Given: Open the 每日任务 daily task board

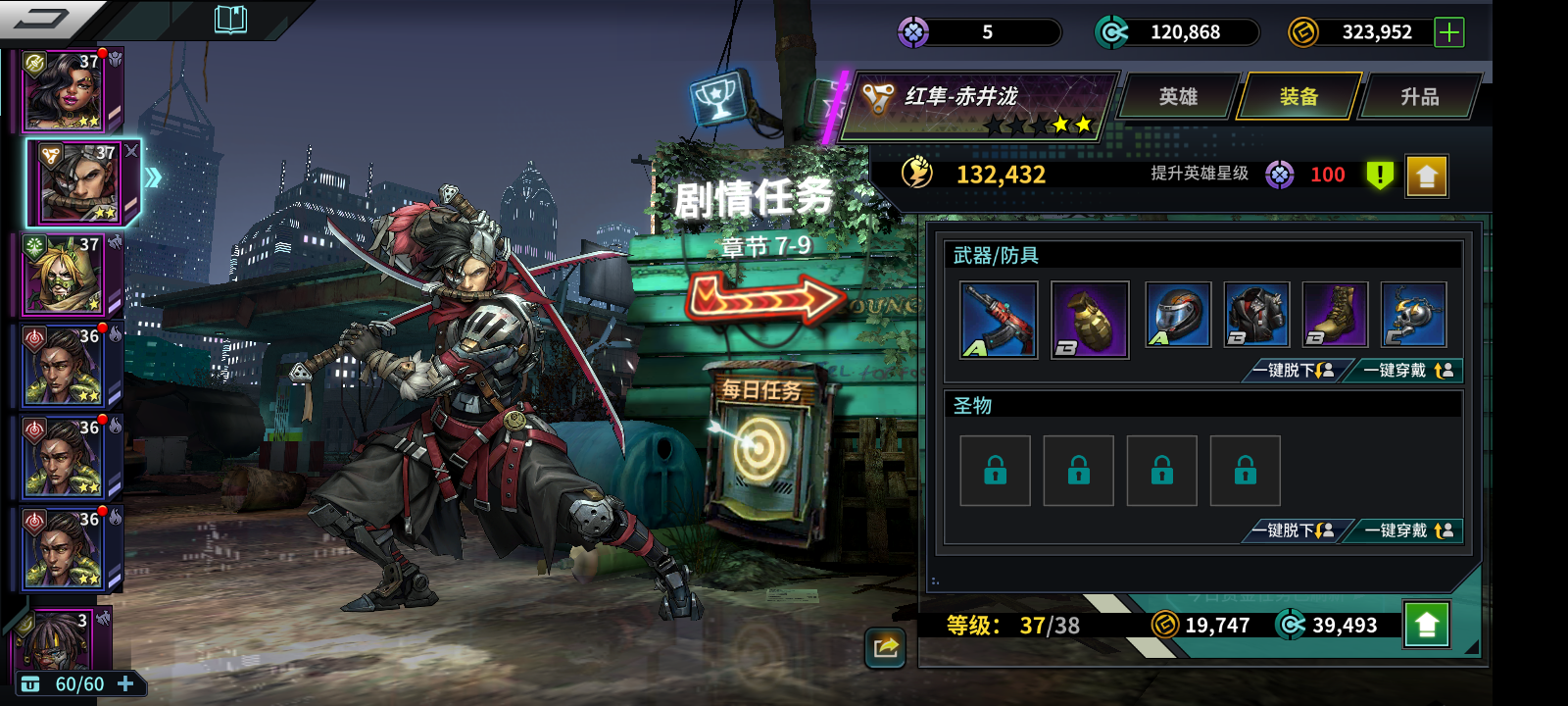Looking at the screenshot, I should pyautogui.click(x=759, y=451).
